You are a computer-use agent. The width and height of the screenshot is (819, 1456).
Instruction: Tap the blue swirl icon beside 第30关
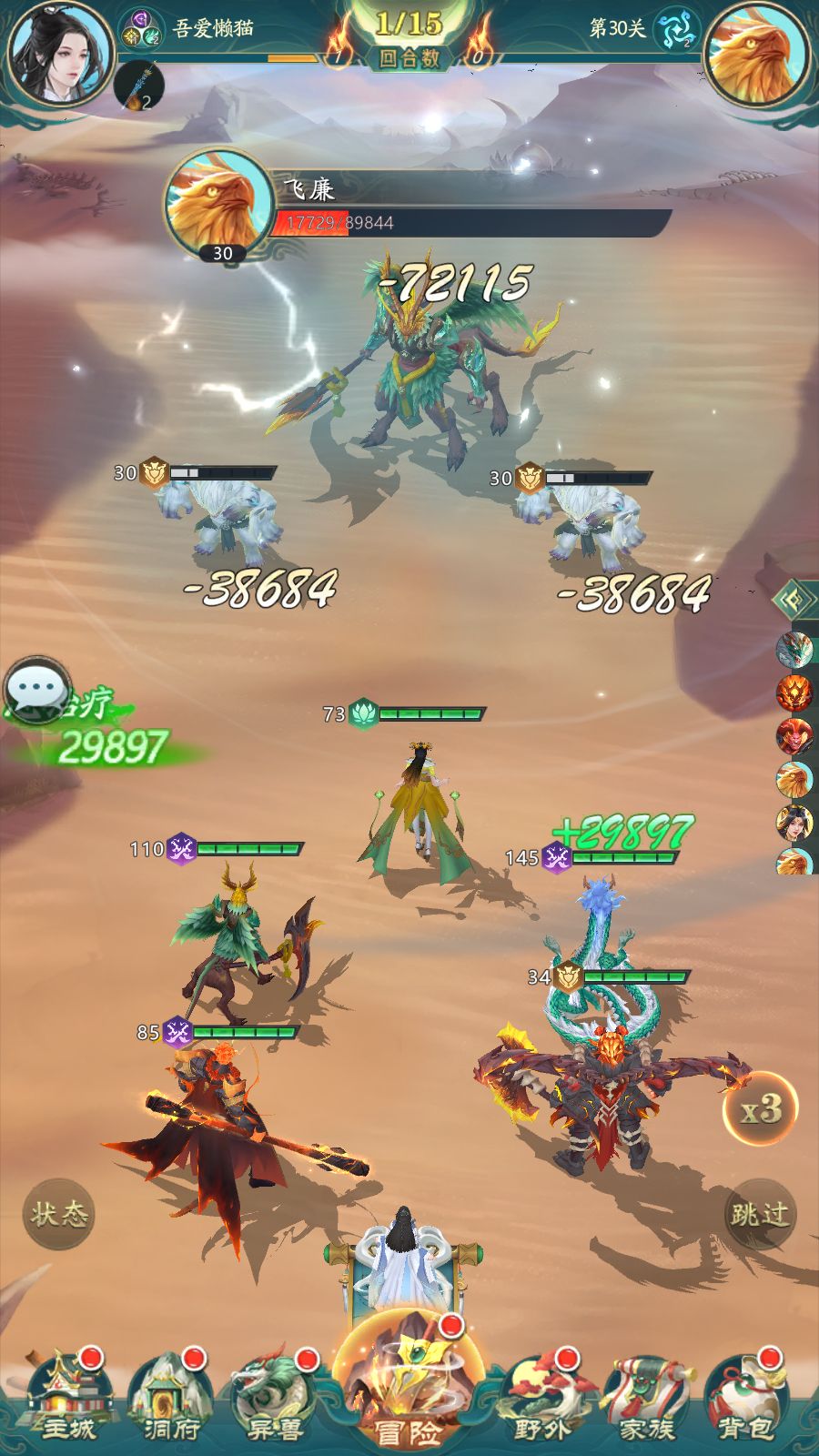(x=676, y=31)
